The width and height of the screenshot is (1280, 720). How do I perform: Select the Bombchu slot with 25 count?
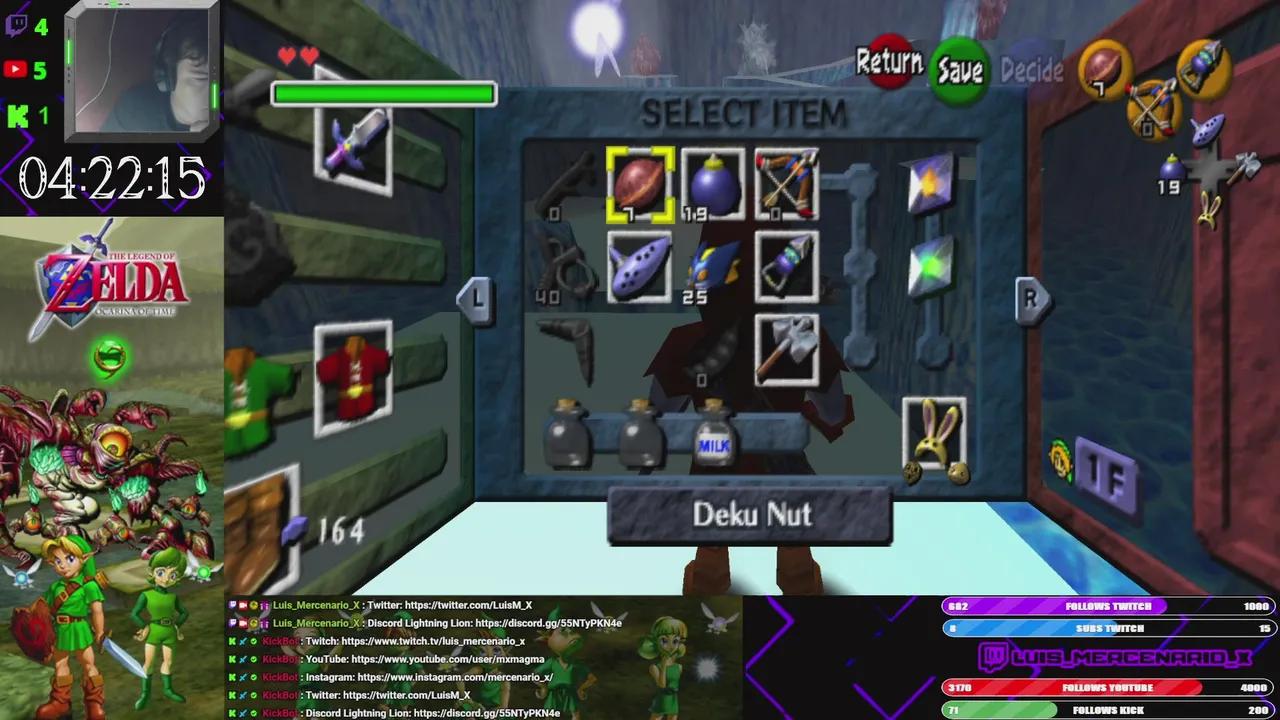click(x=713, y=267)
